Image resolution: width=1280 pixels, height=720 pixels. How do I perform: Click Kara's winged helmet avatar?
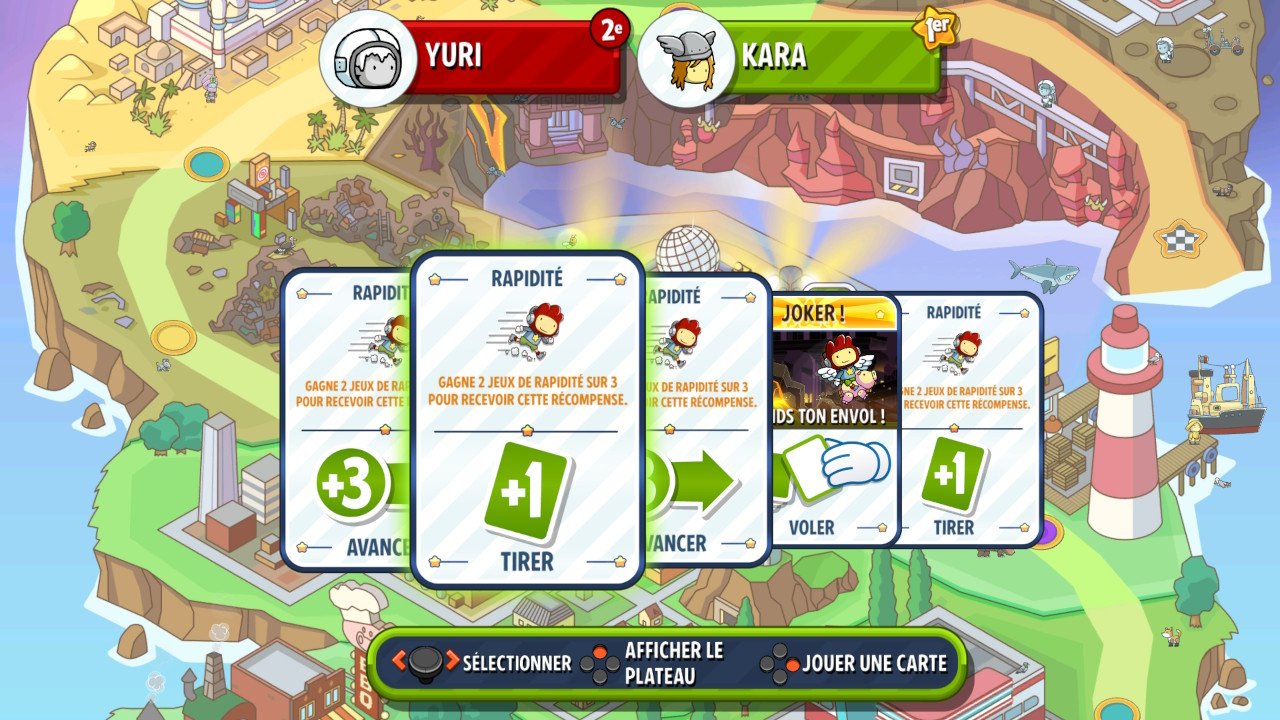(x=692, y=57)
